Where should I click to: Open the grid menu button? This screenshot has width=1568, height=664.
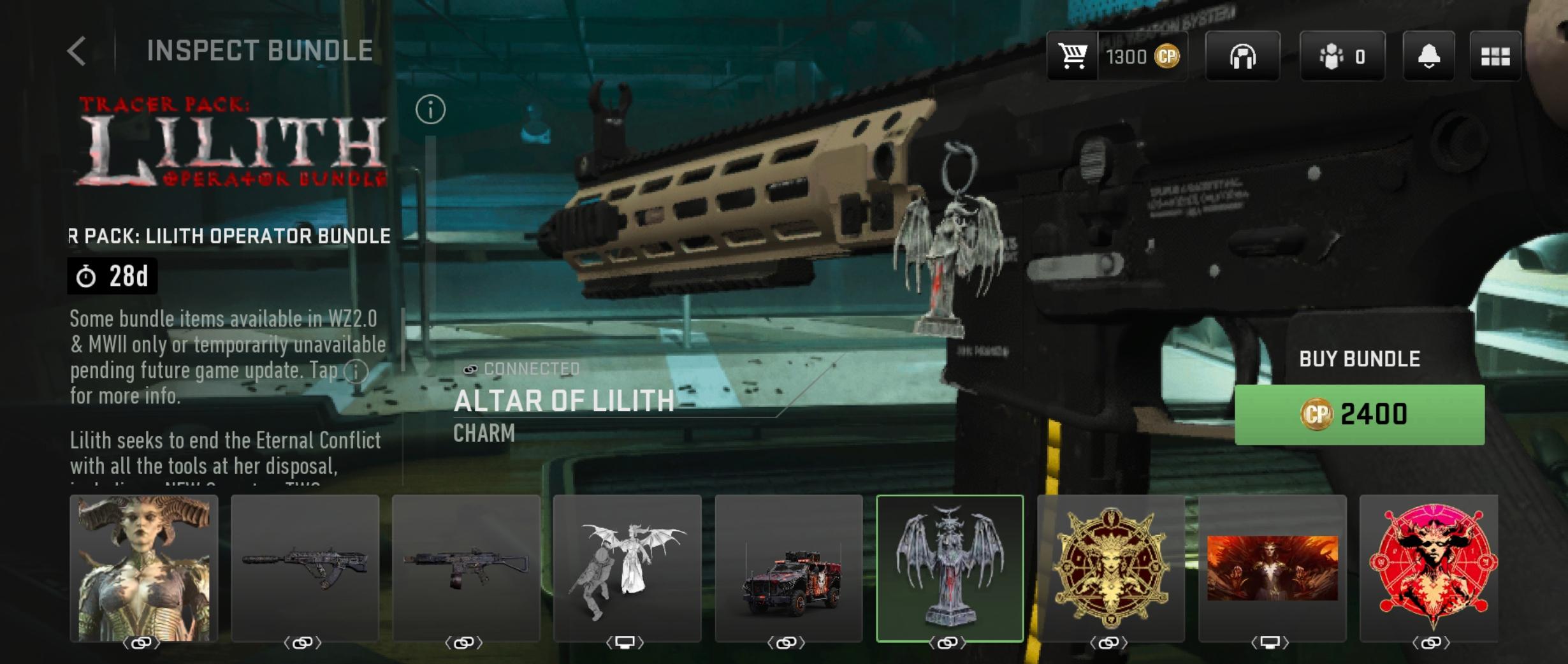pyautogui.click(x=1495, y=57)
